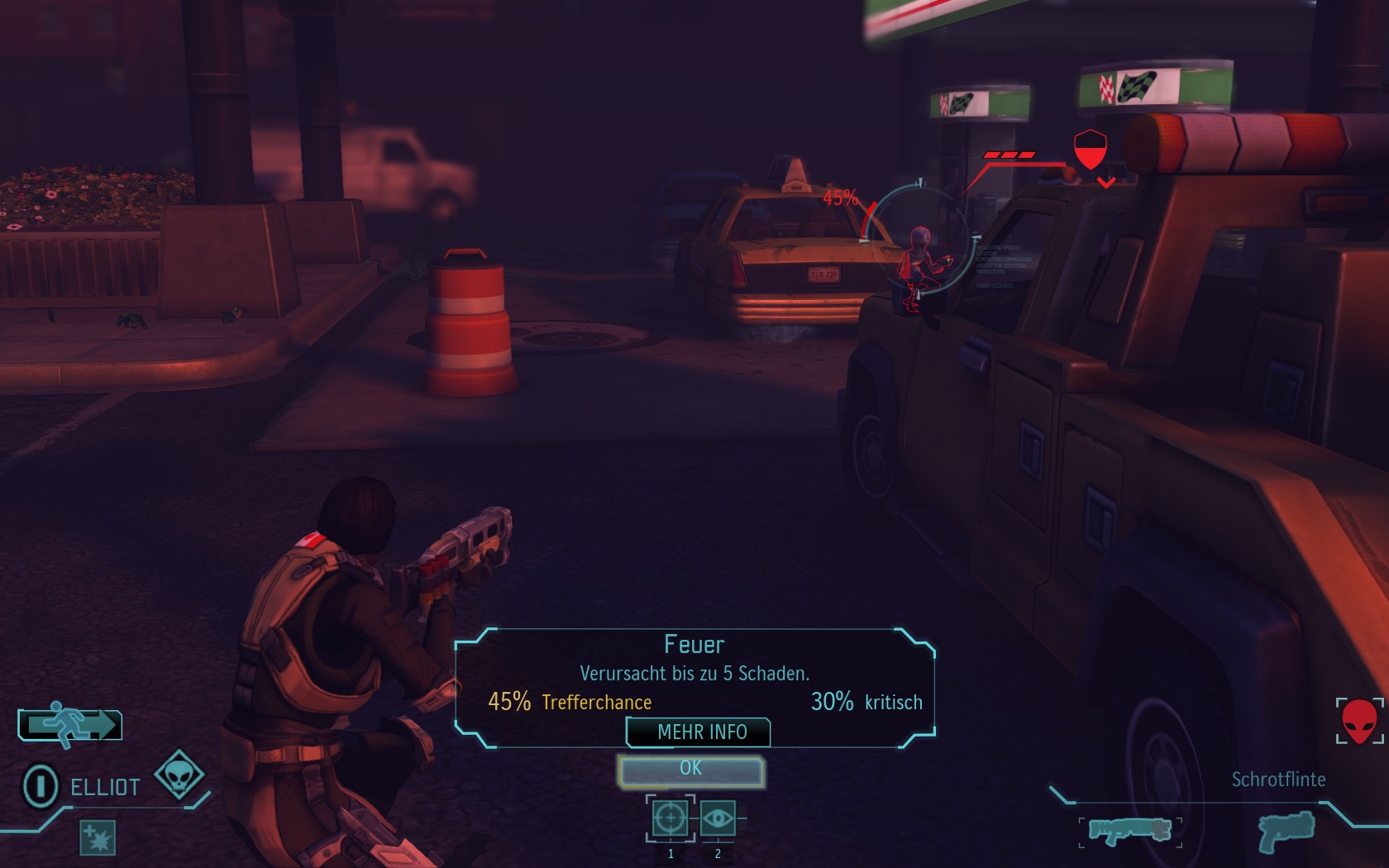Screen dimensions: 1389x868
Task: Click the red alien head target icon
Action: [1359, 721]
